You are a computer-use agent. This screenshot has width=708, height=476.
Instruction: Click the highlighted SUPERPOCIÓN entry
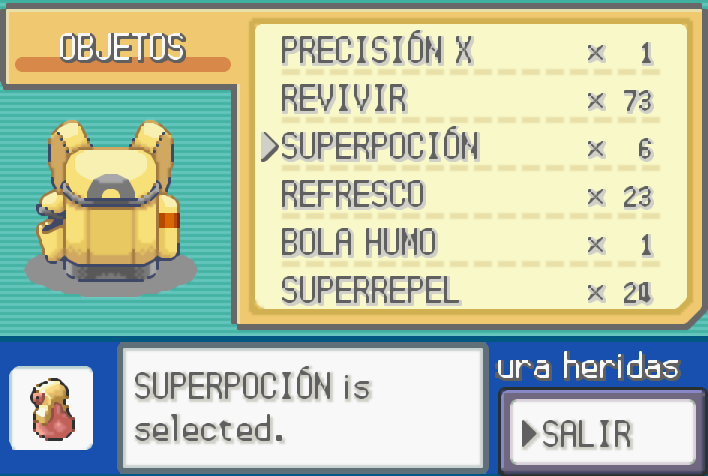(380, 147)
